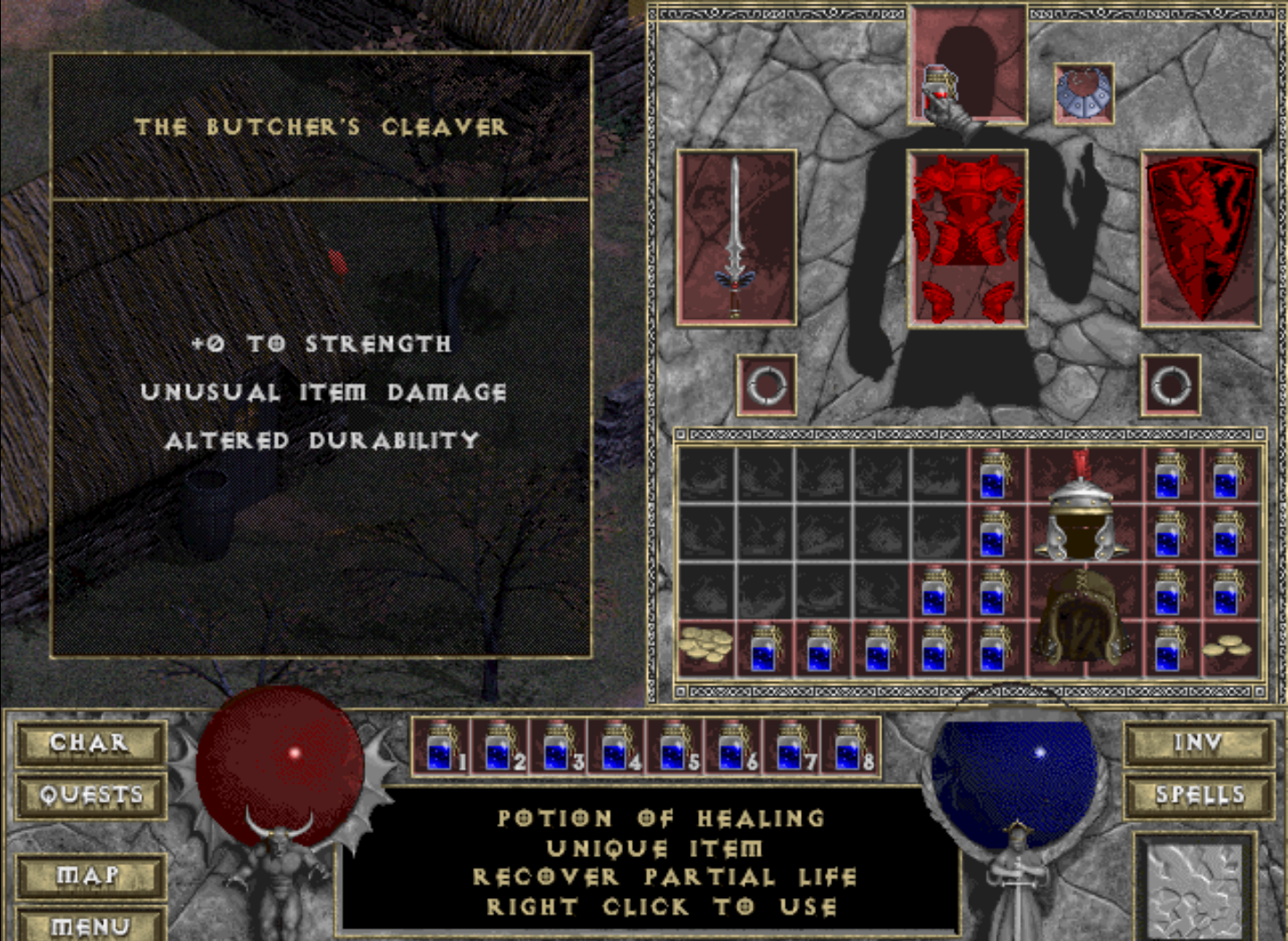Viewport: 1288px width, 941px height.
Task: Select the equipped sword in the weapon slot
Action: click(736, 241)
